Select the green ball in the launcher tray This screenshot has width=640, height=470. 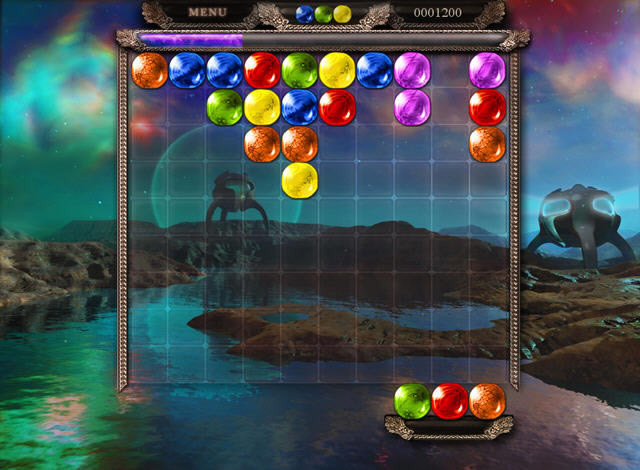(x=412, y=401)
